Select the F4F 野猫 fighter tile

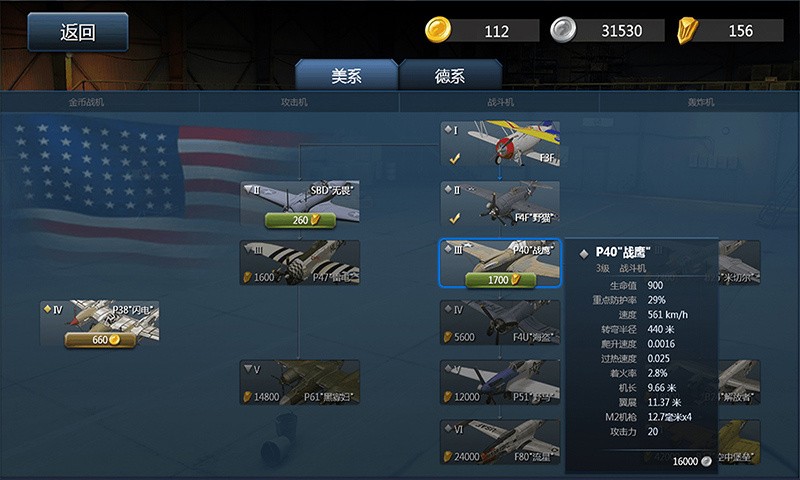[500, 202]
